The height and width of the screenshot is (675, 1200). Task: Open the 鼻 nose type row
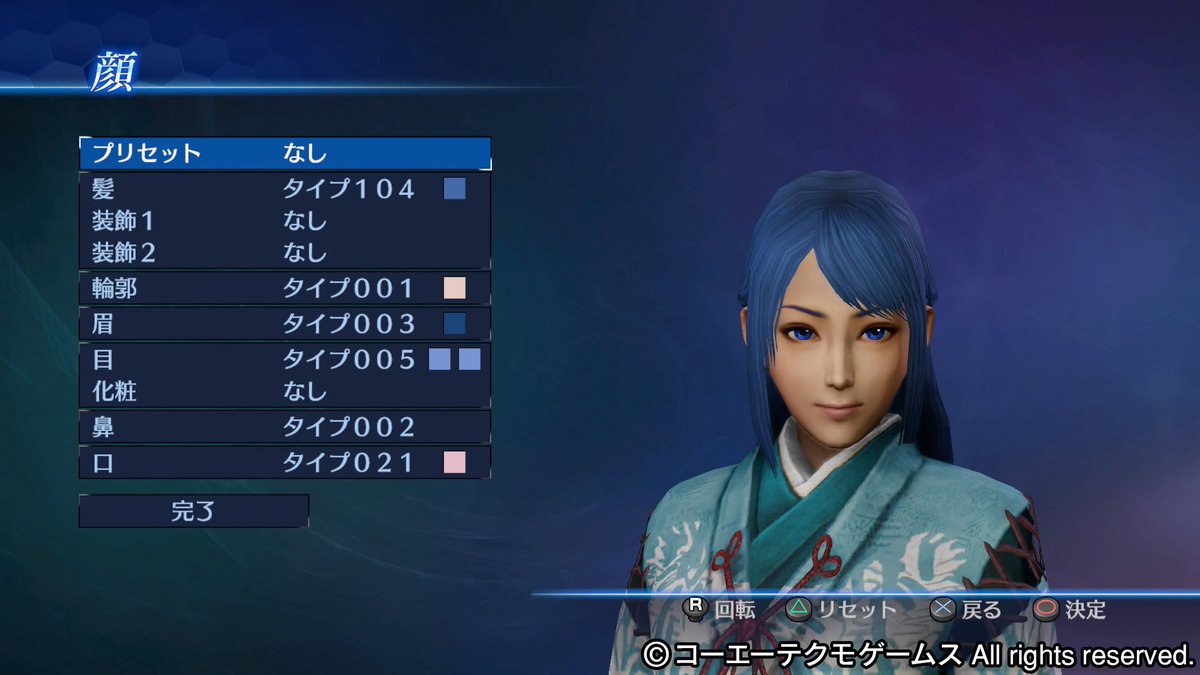click(x=285, y=427)
